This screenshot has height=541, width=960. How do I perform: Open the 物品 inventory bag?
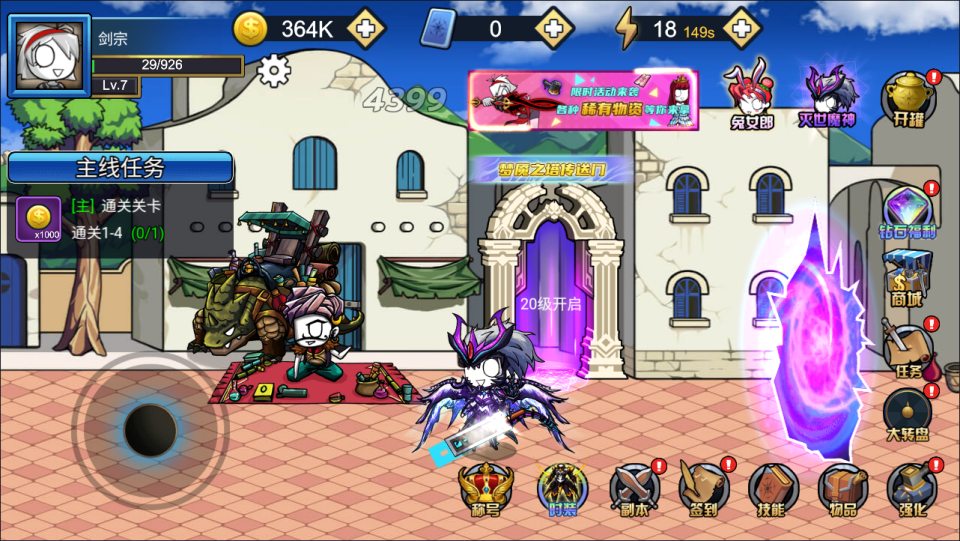[842, 489]
